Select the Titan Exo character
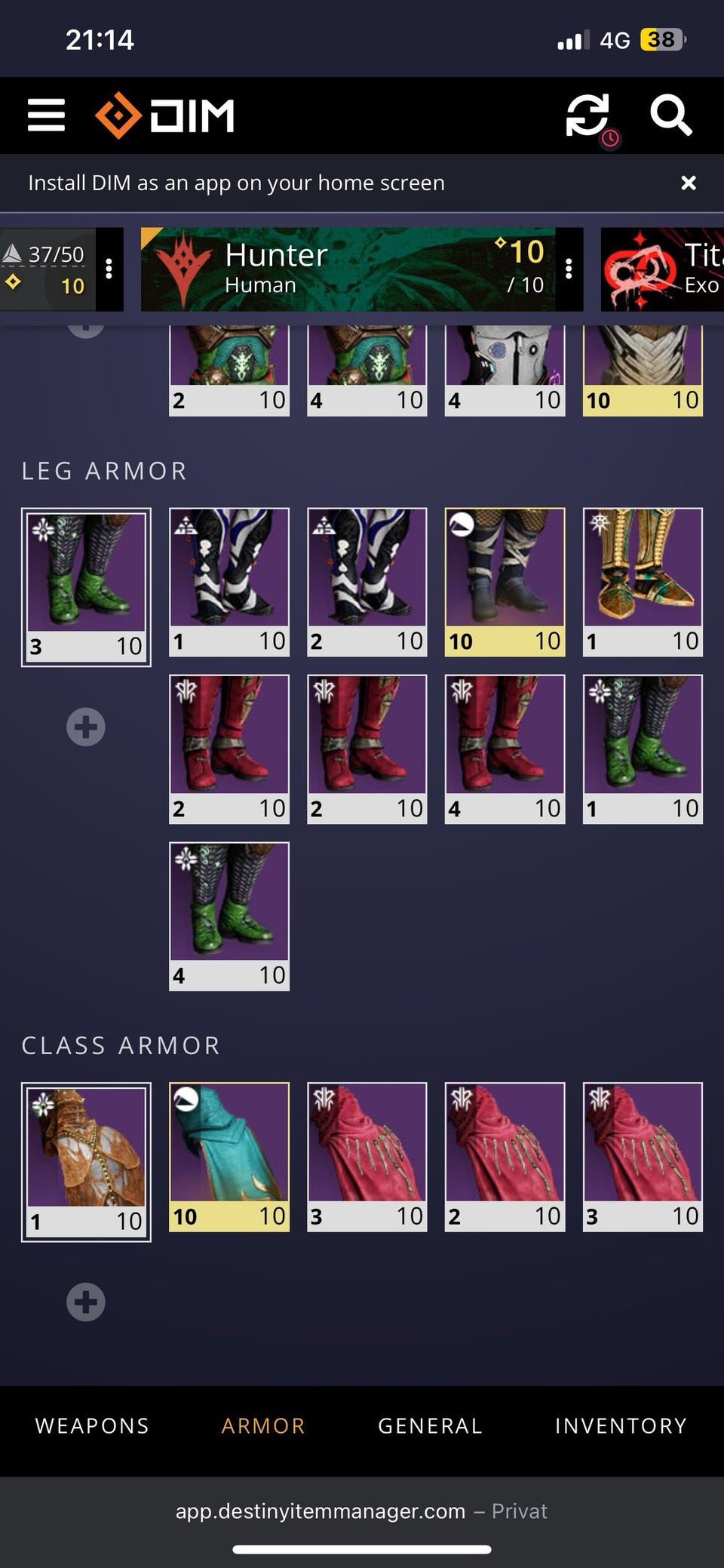This screenshot has width=724, height=1568. pos(662,269)
